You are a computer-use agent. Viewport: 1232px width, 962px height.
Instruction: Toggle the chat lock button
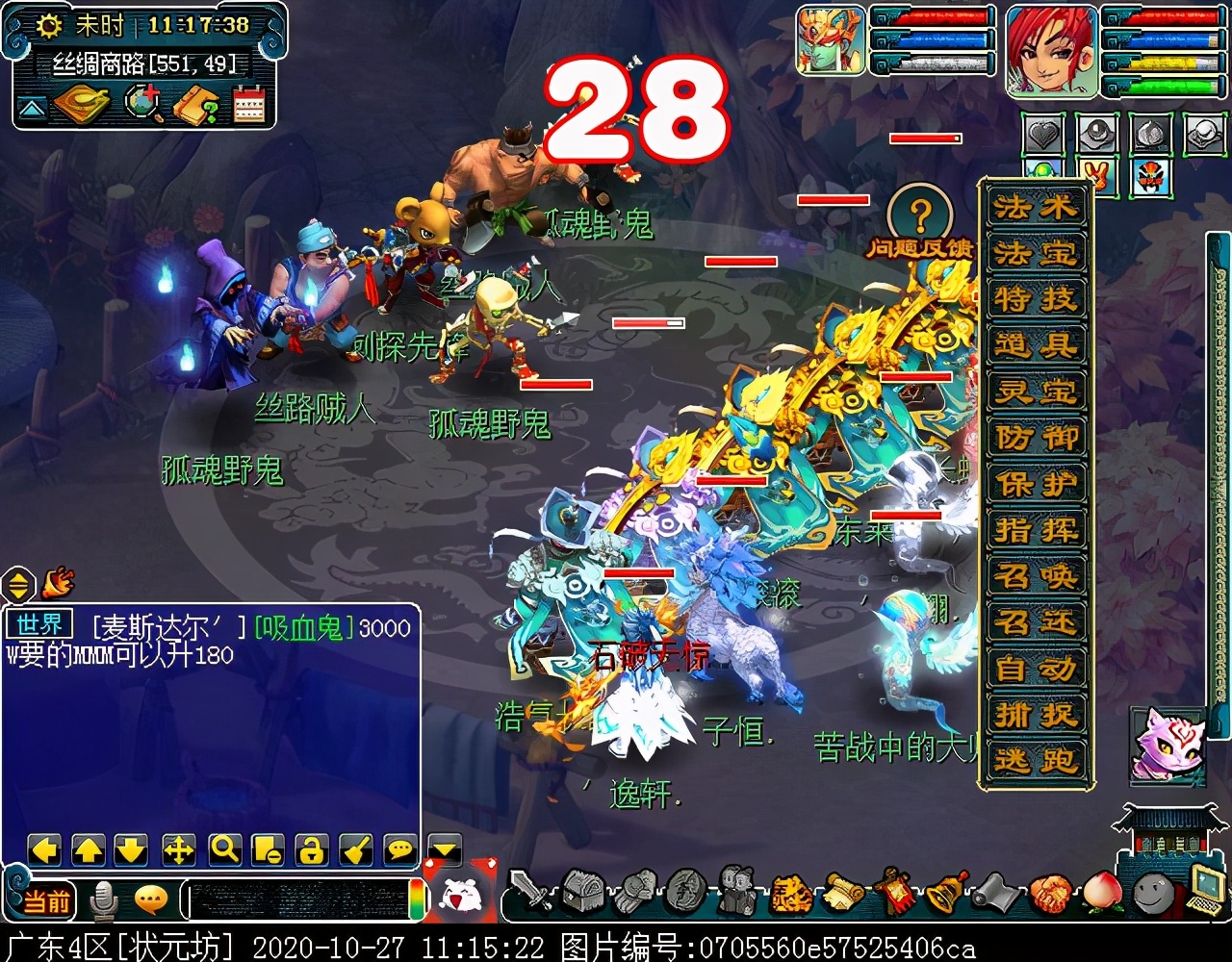[x=311, y=848]
